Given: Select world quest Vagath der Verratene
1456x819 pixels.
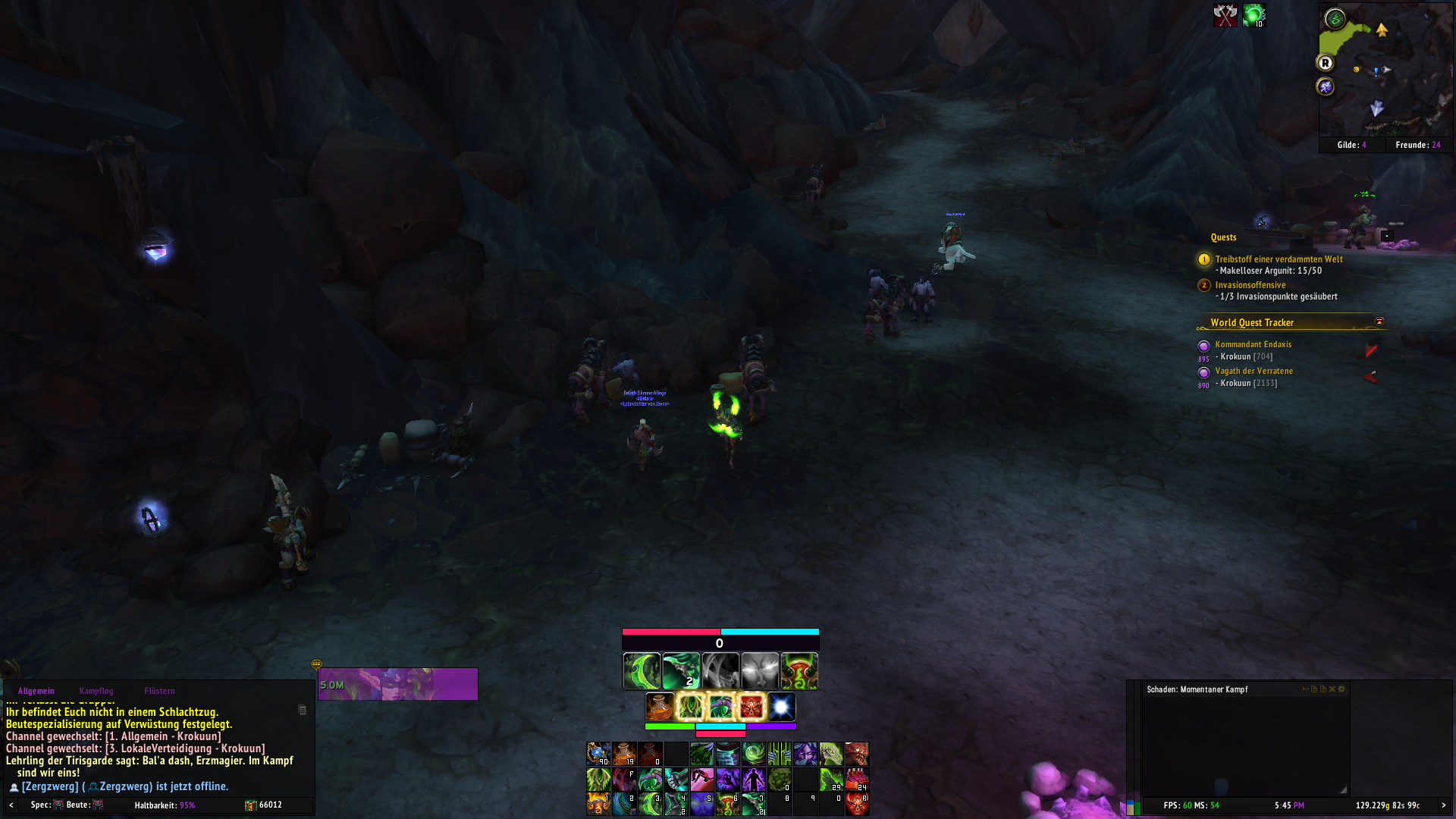Looking at the screenshot, I should (x=1254, y=371).
